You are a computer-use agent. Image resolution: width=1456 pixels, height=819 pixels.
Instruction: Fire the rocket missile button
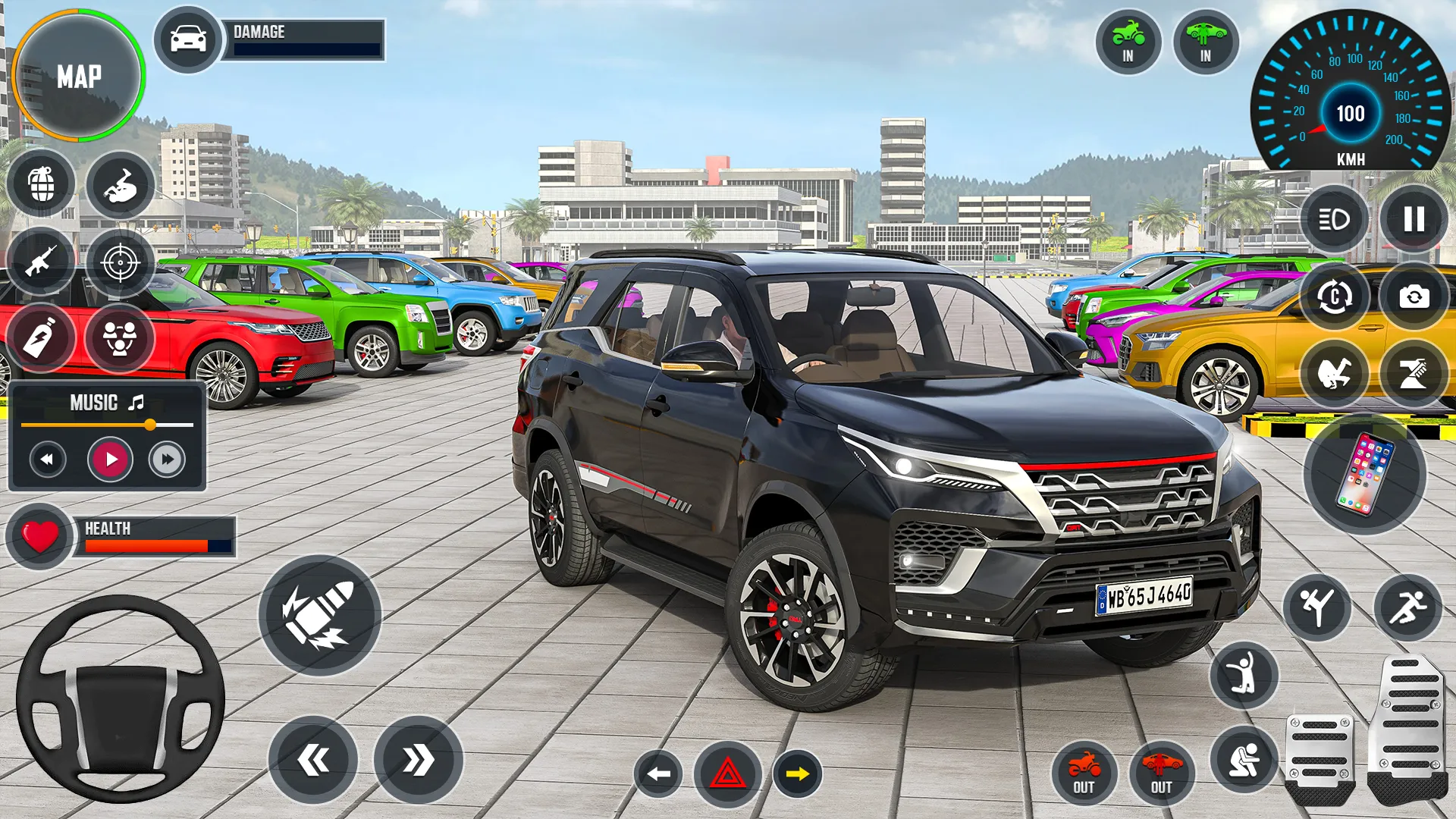coord(319,615)
